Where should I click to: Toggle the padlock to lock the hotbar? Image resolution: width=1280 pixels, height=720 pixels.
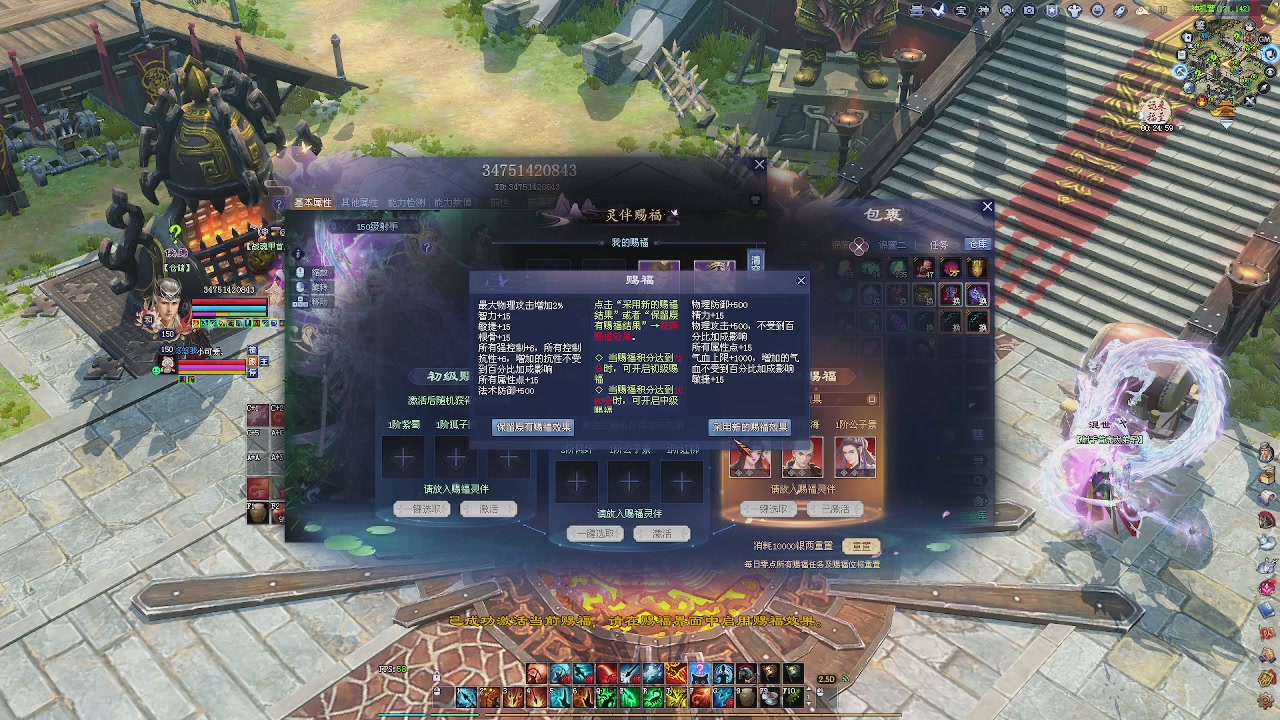pyautogui.click(x=436, y=676)
